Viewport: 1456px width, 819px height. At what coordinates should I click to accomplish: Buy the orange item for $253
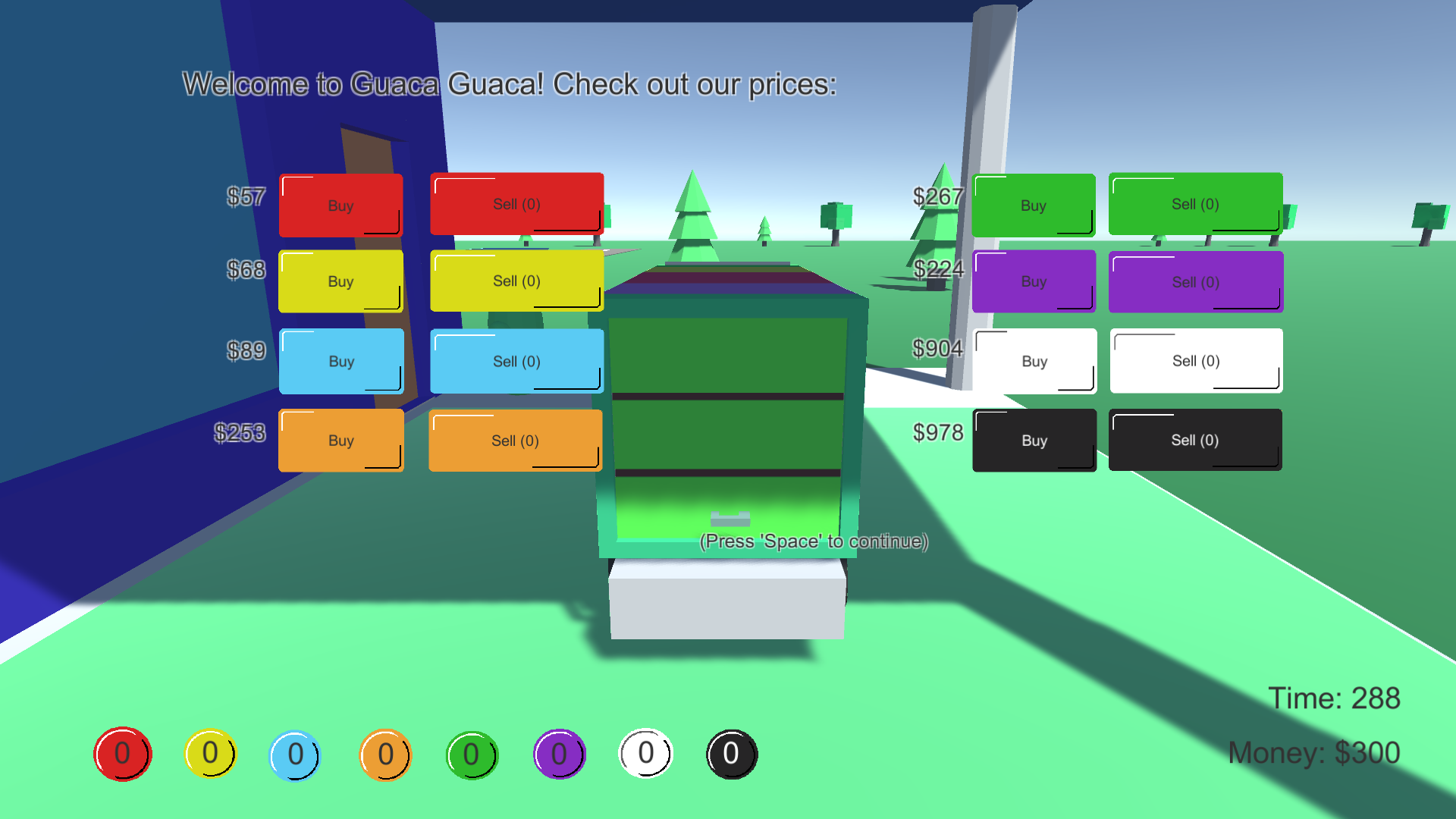point(340,441)
